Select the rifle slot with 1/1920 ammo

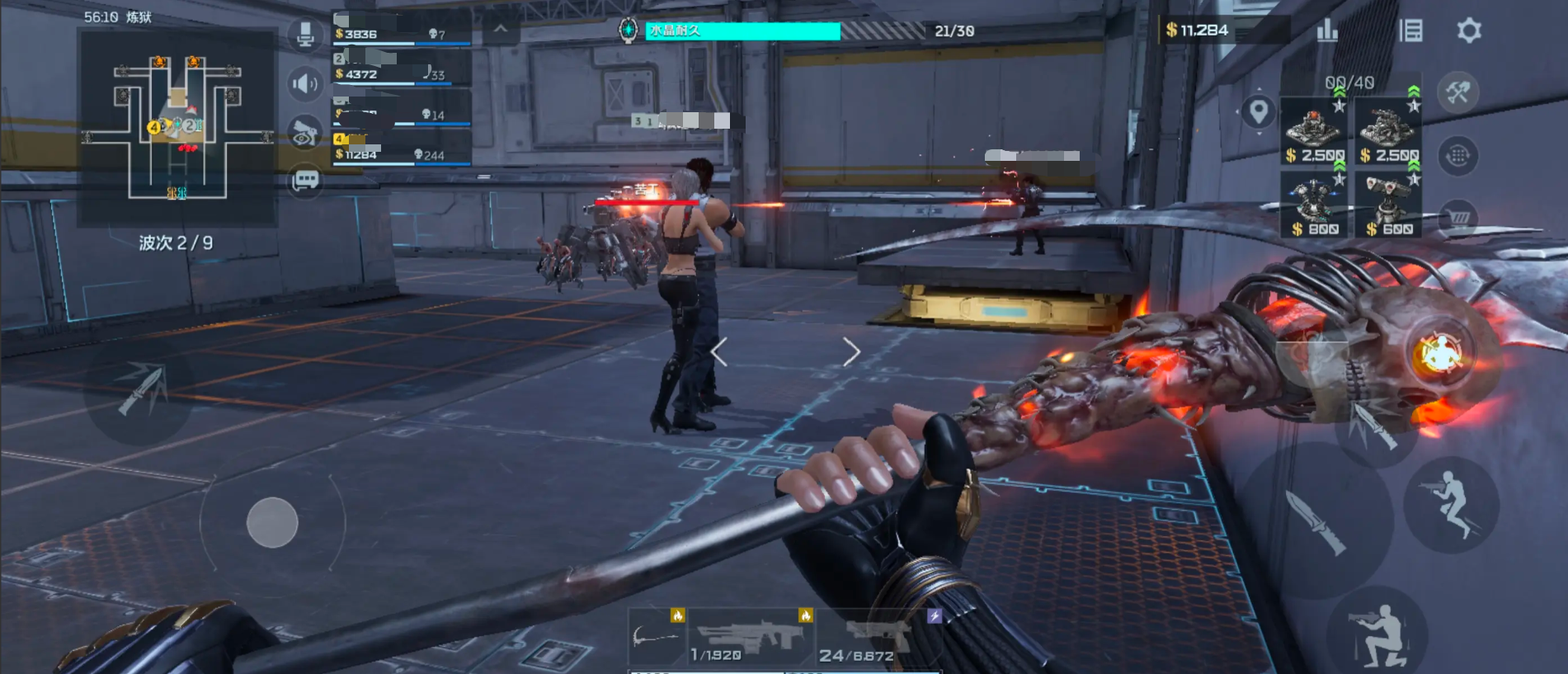(x=749, y=637)
